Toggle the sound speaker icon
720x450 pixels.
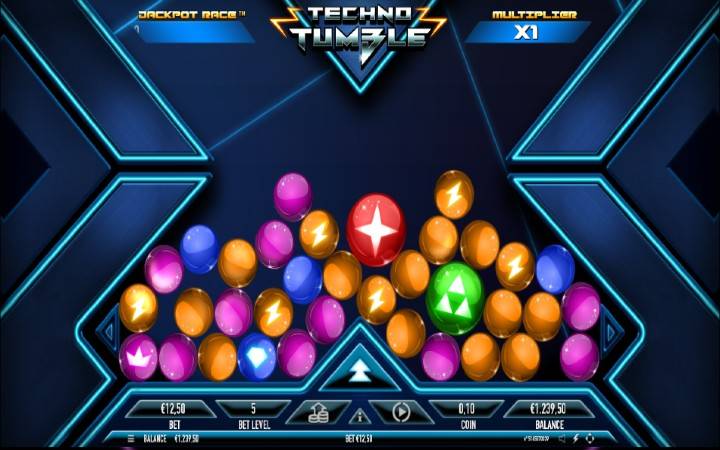[x=561, y=438]
